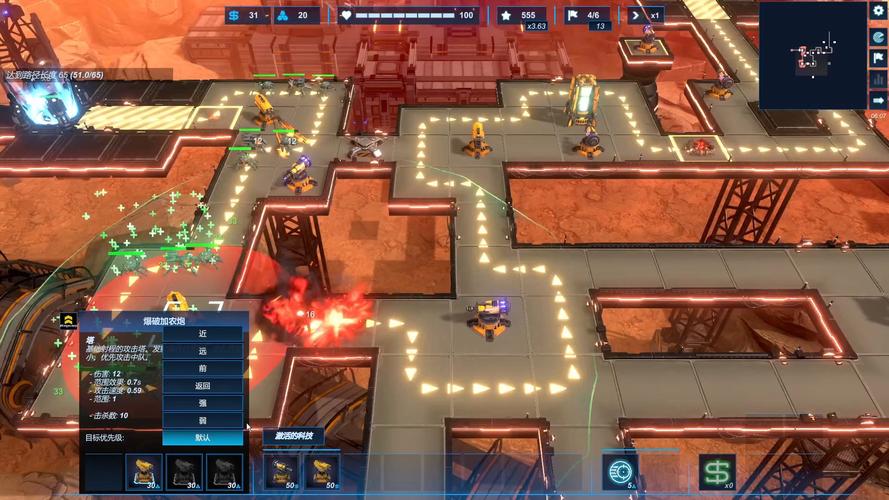
Task: Click the yellow chevron rank badge
Action: (x=68, y=320)
